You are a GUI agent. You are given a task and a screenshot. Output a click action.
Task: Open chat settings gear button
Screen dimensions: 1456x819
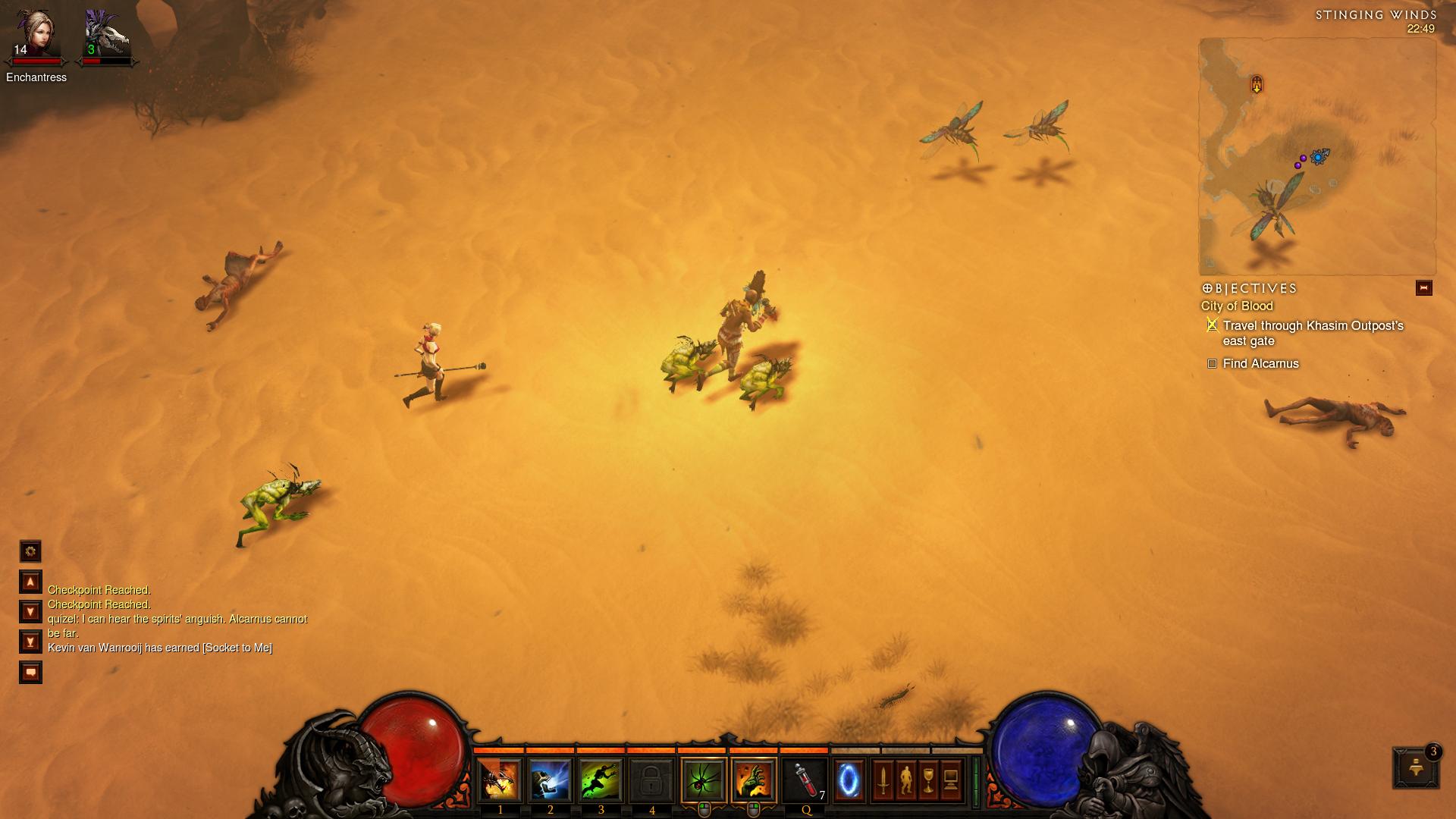point(30,551)
